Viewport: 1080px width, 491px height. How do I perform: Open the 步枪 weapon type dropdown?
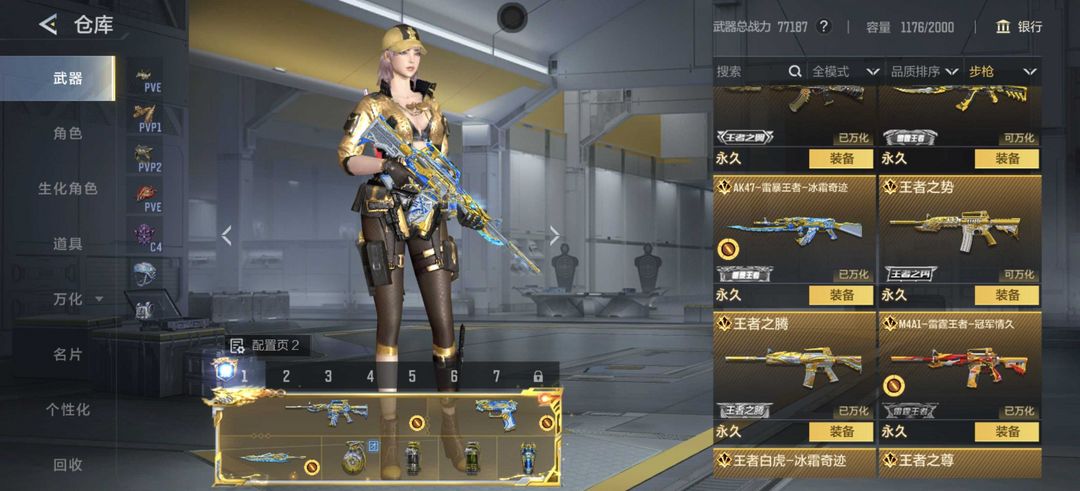1002,71
